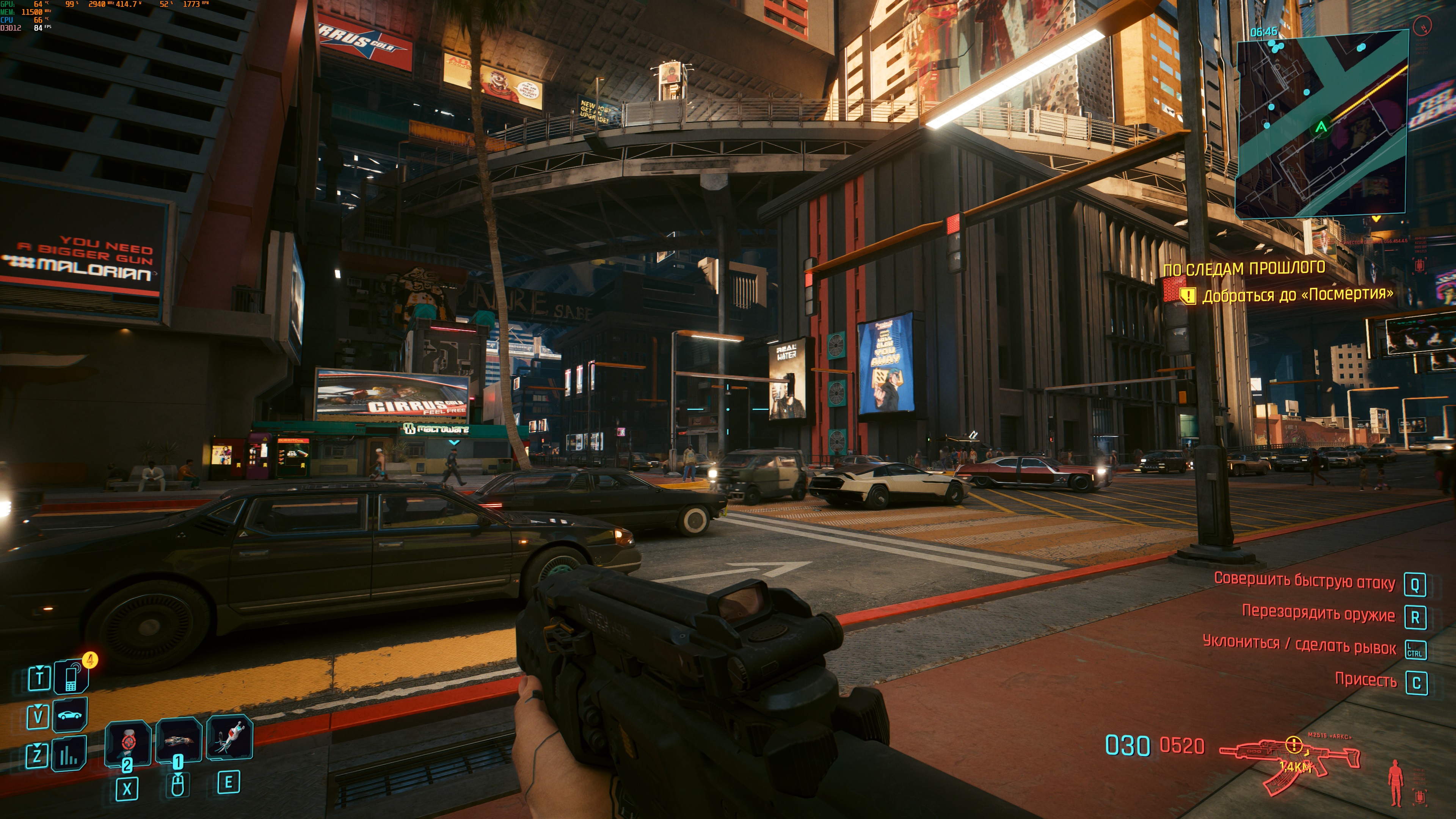Select the car icon to call vehicle

point(70,715)
